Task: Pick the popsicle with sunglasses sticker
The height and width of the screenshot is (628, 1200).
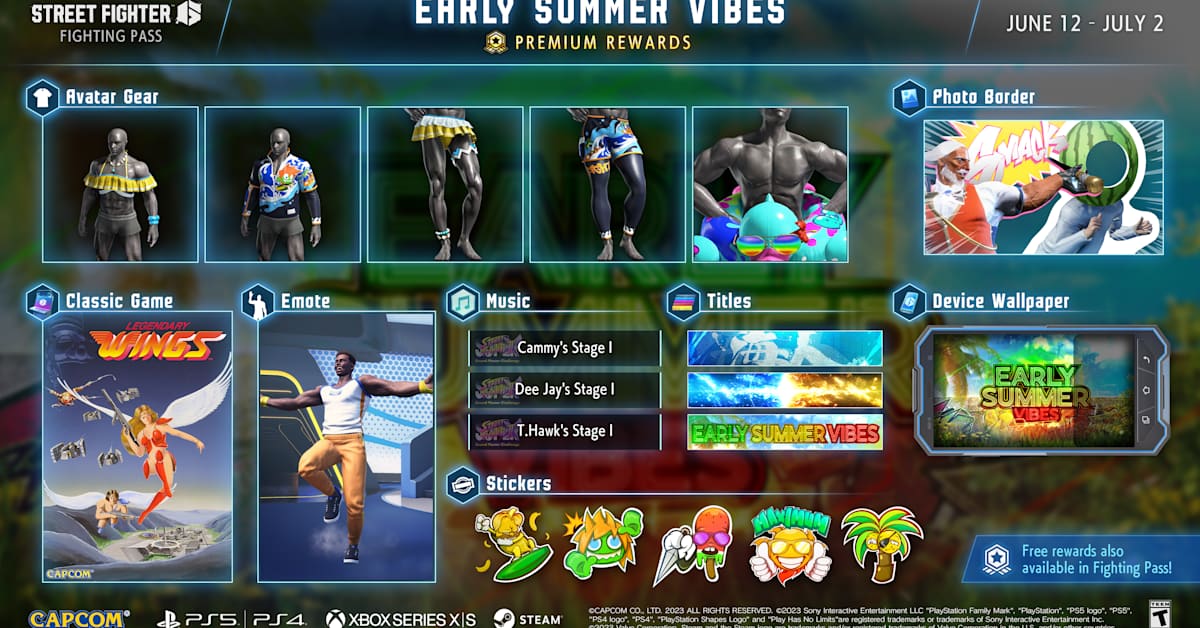Action: pos(693,546)
